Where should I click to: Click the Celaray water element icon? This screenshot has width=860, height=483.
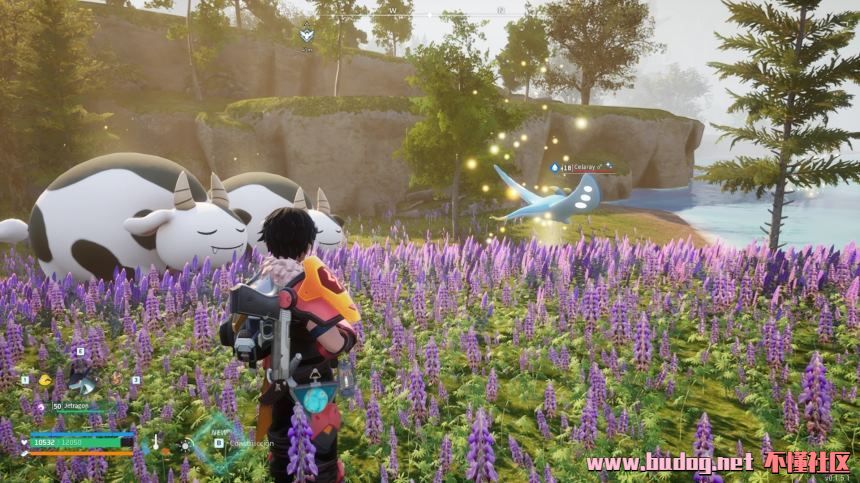point(554,167)
